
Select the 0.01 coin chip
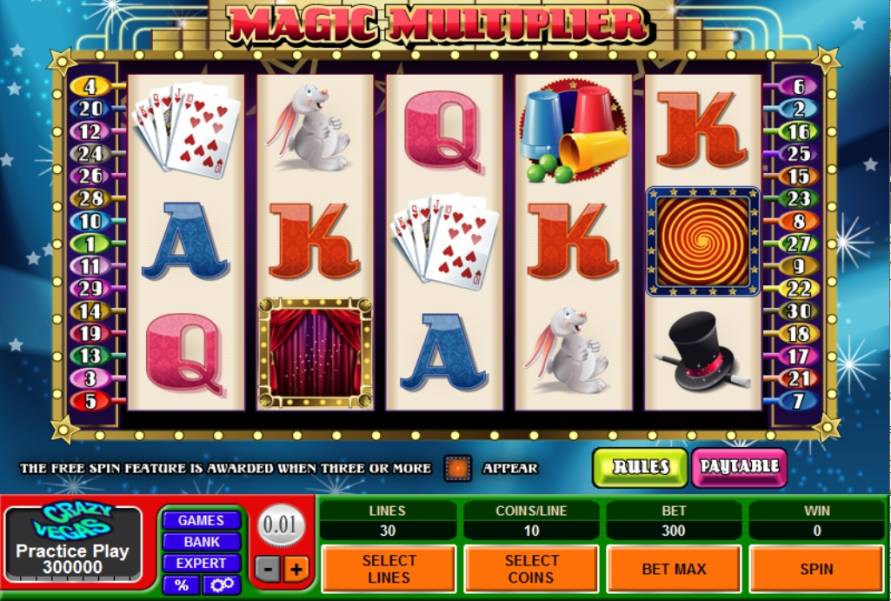(x=281, y=526)
